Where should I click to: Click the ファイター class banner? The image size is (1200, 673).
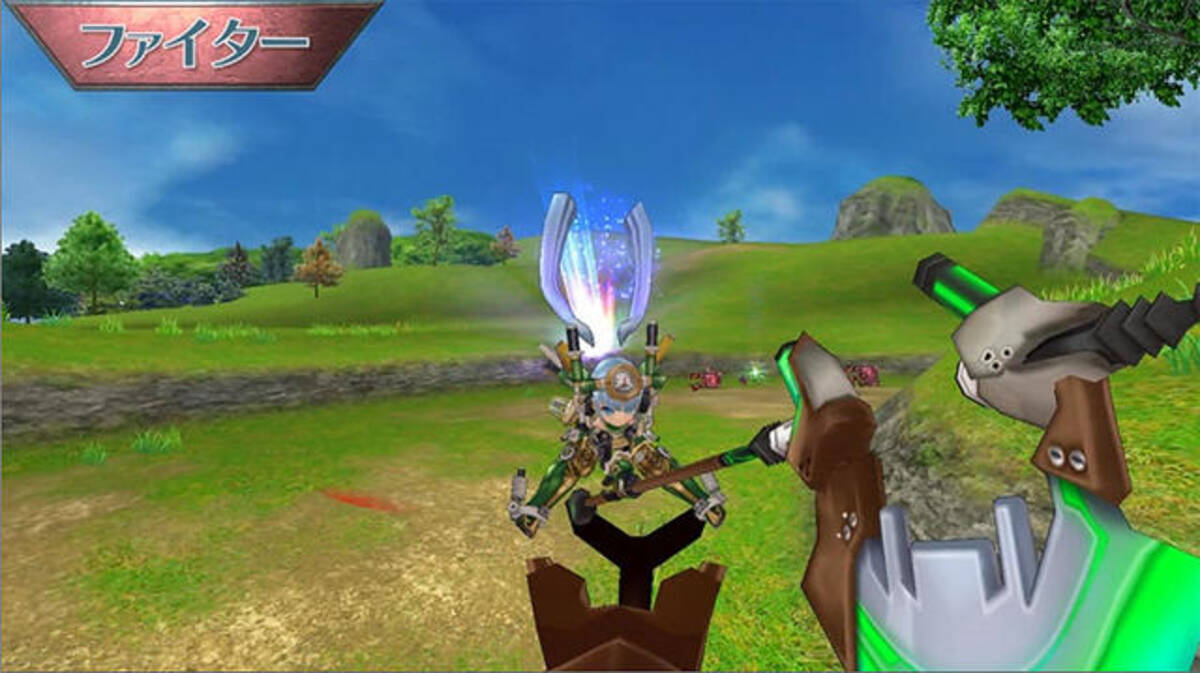194,43
